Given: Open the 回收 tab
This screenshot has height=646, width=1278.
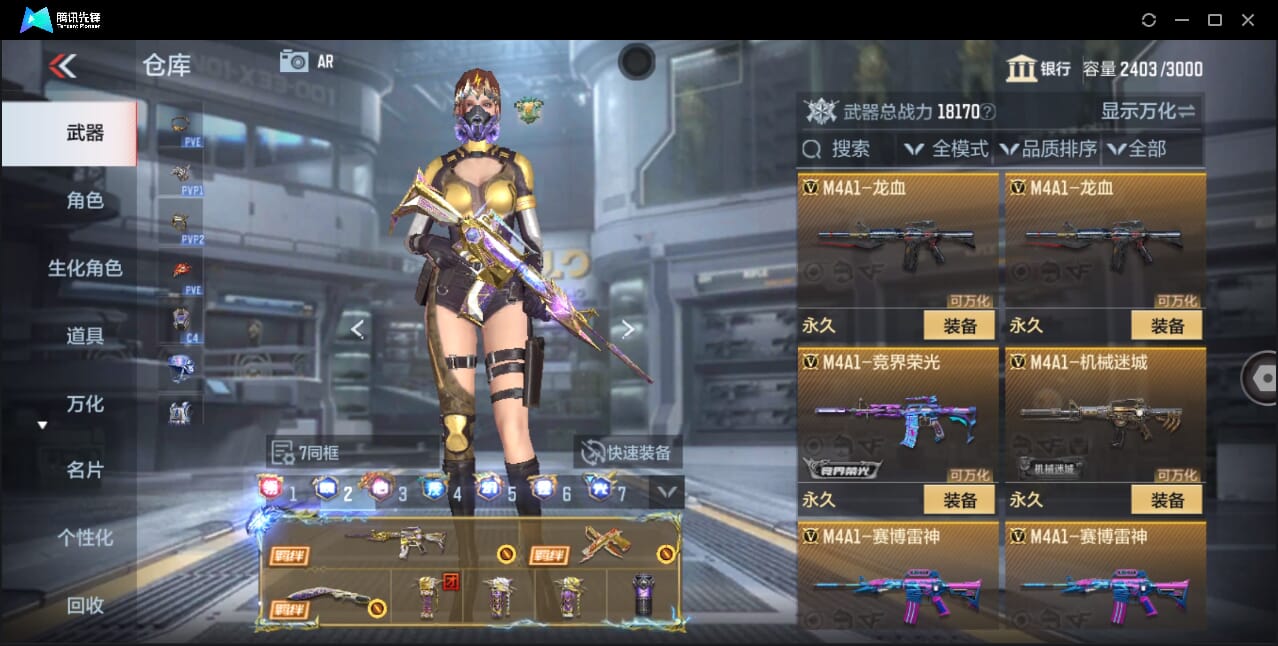Looking at the screenshot, I should click(x=85, y=604).
